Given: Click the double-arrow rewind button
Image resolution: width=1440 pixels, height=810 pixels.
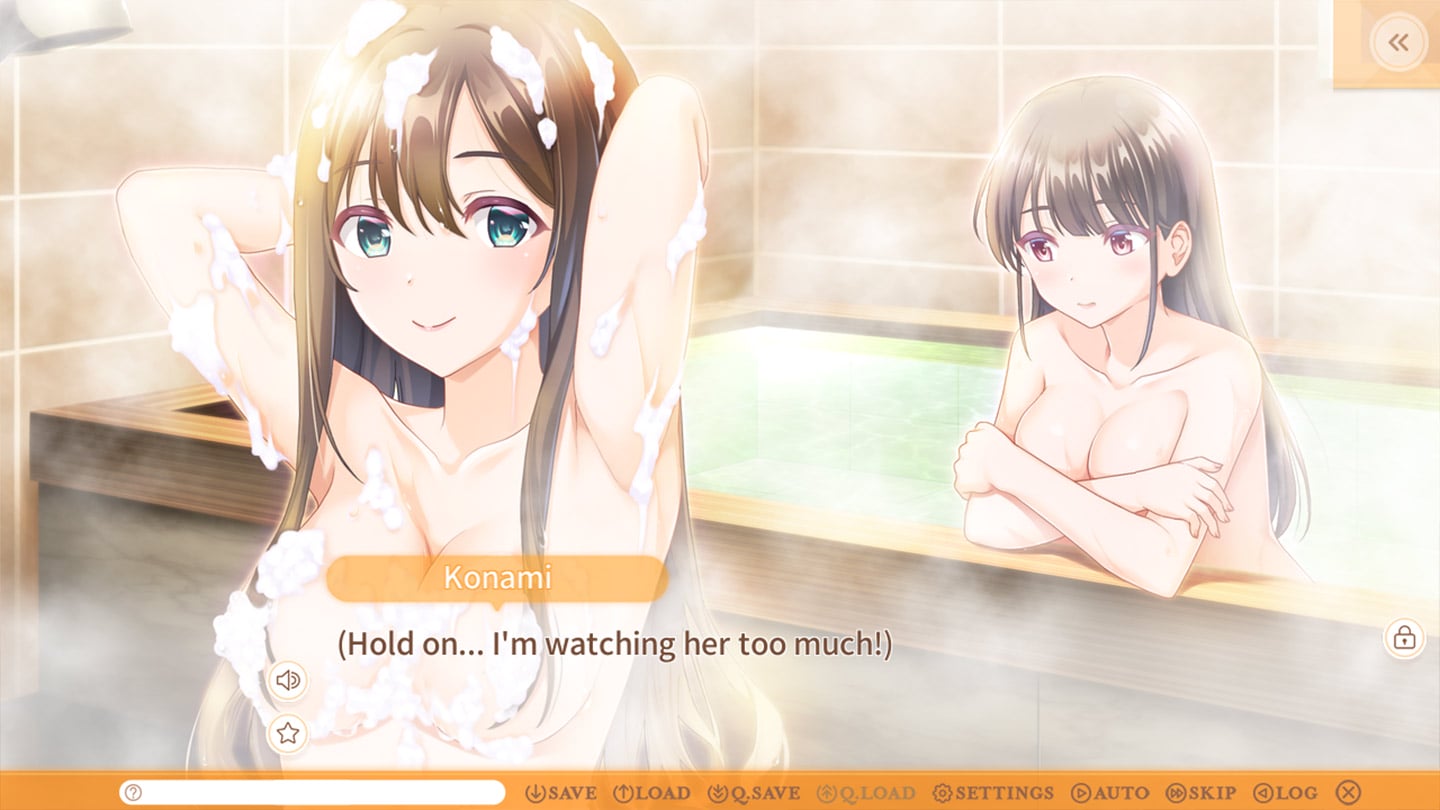Looking at the screenshot, I should click(x=1398, y=43).
